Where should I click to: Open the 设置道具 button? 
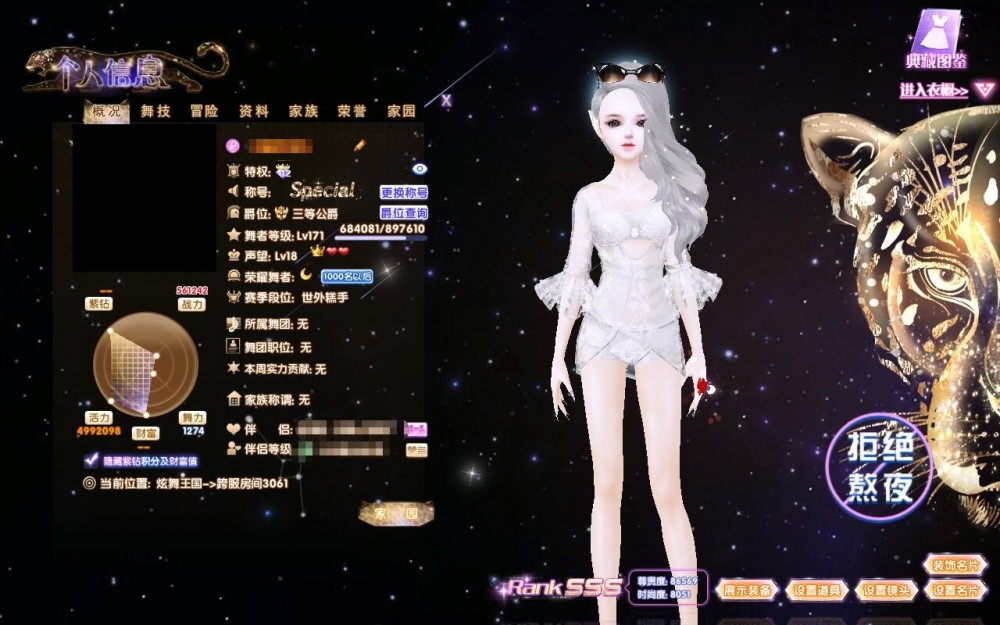pos(817,590)
